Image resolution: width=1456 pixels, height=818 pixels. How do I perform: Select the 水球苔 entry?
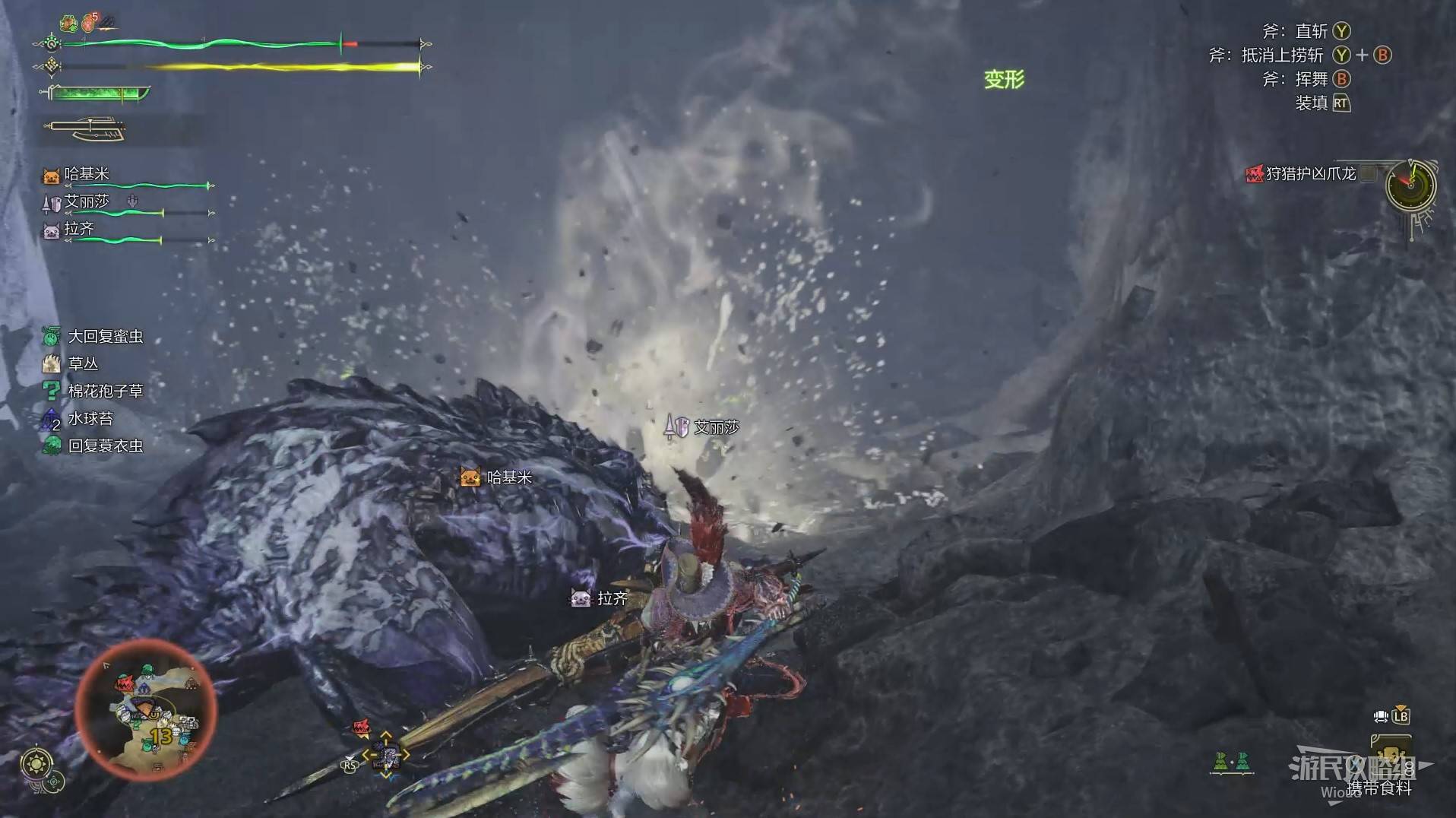click(90, 418)
